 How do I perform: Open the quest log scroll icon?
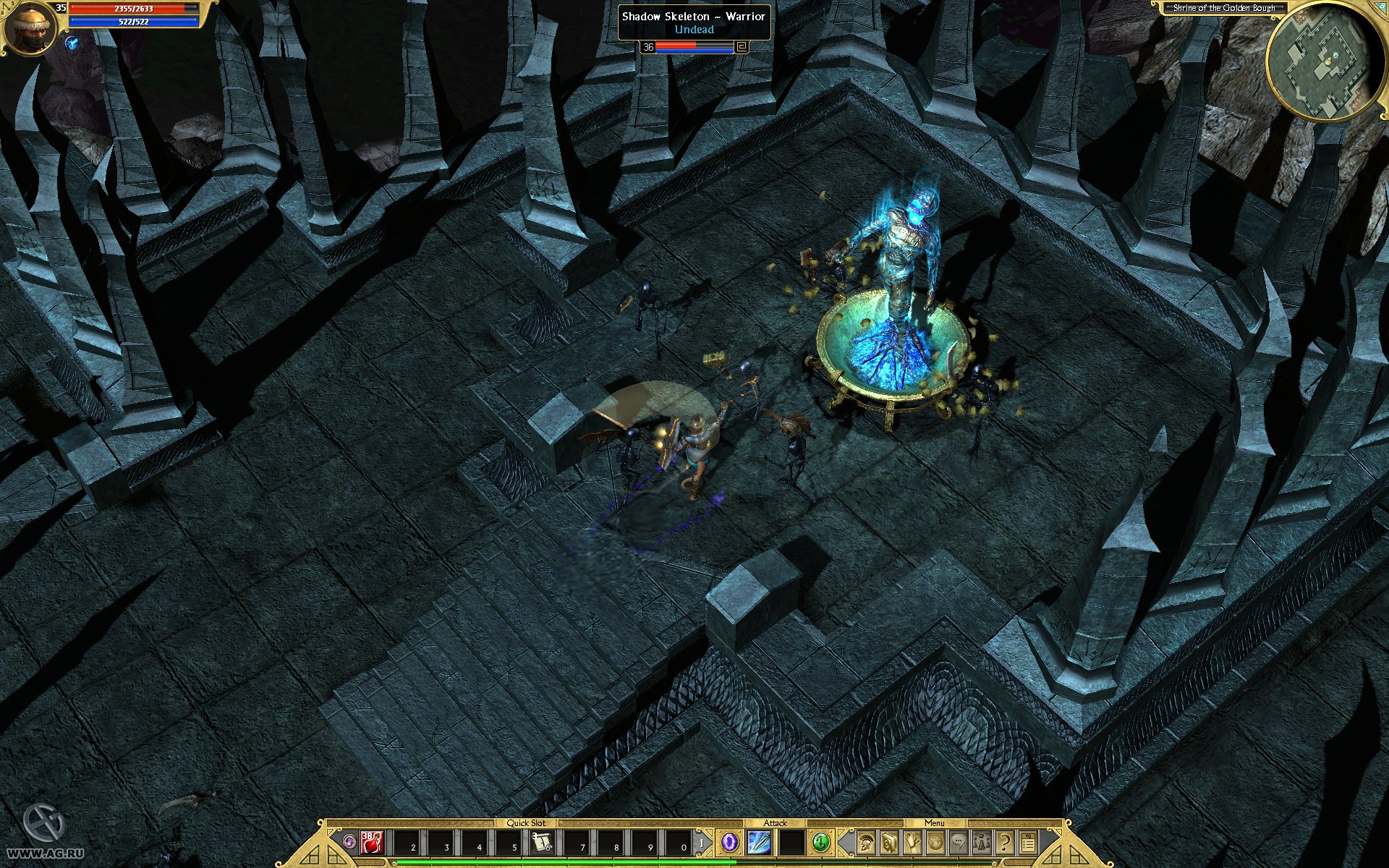tap(911, 843)
